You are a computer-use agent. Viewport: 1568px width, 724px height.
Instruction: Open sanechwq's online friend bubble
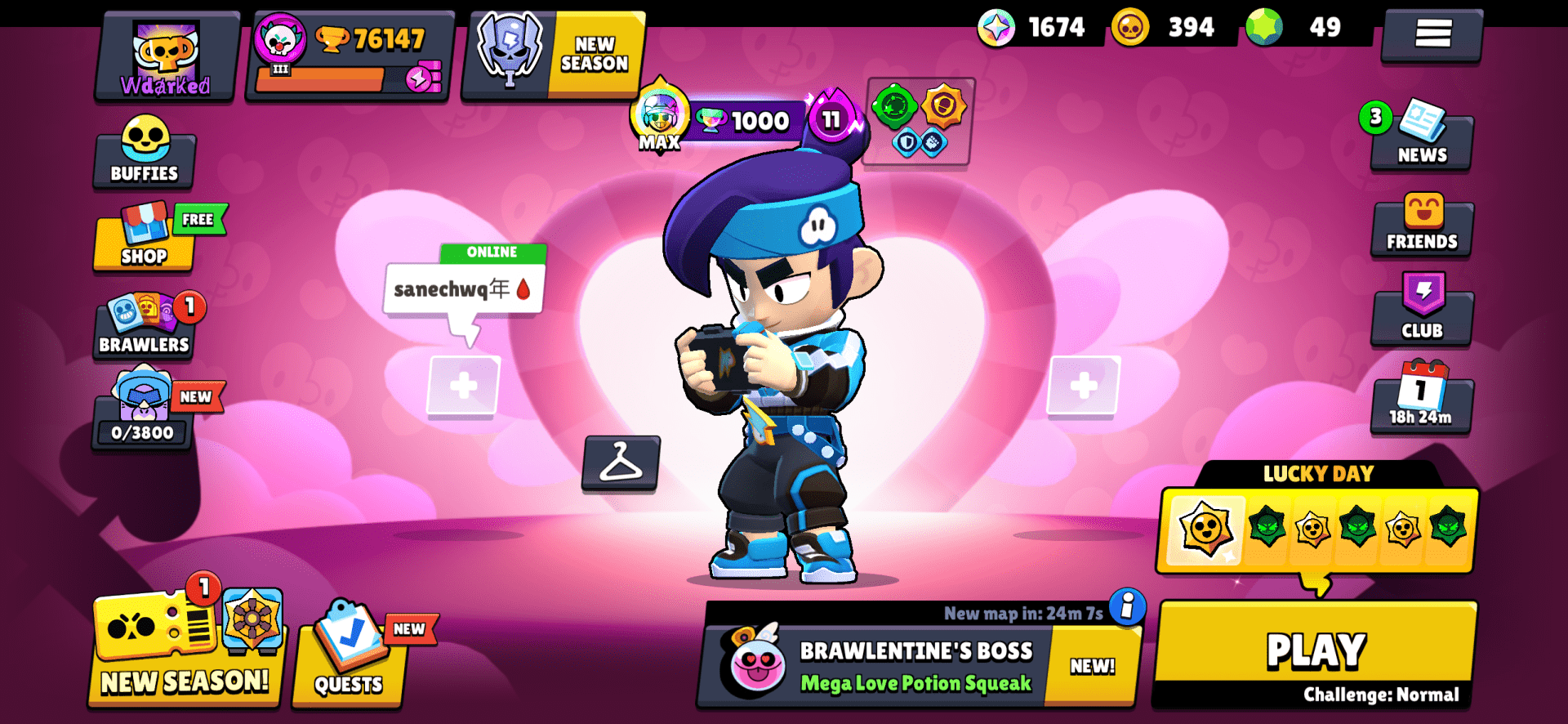(460, 286)
